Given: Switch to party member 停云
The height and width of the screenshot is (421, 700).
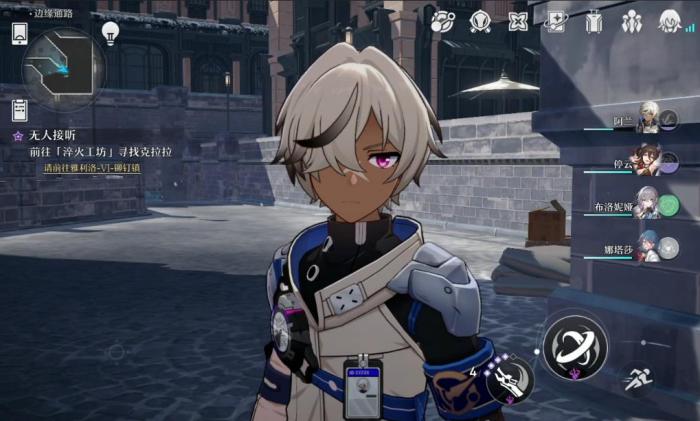Looking at the screenshot, I should (x=647, y=162).
